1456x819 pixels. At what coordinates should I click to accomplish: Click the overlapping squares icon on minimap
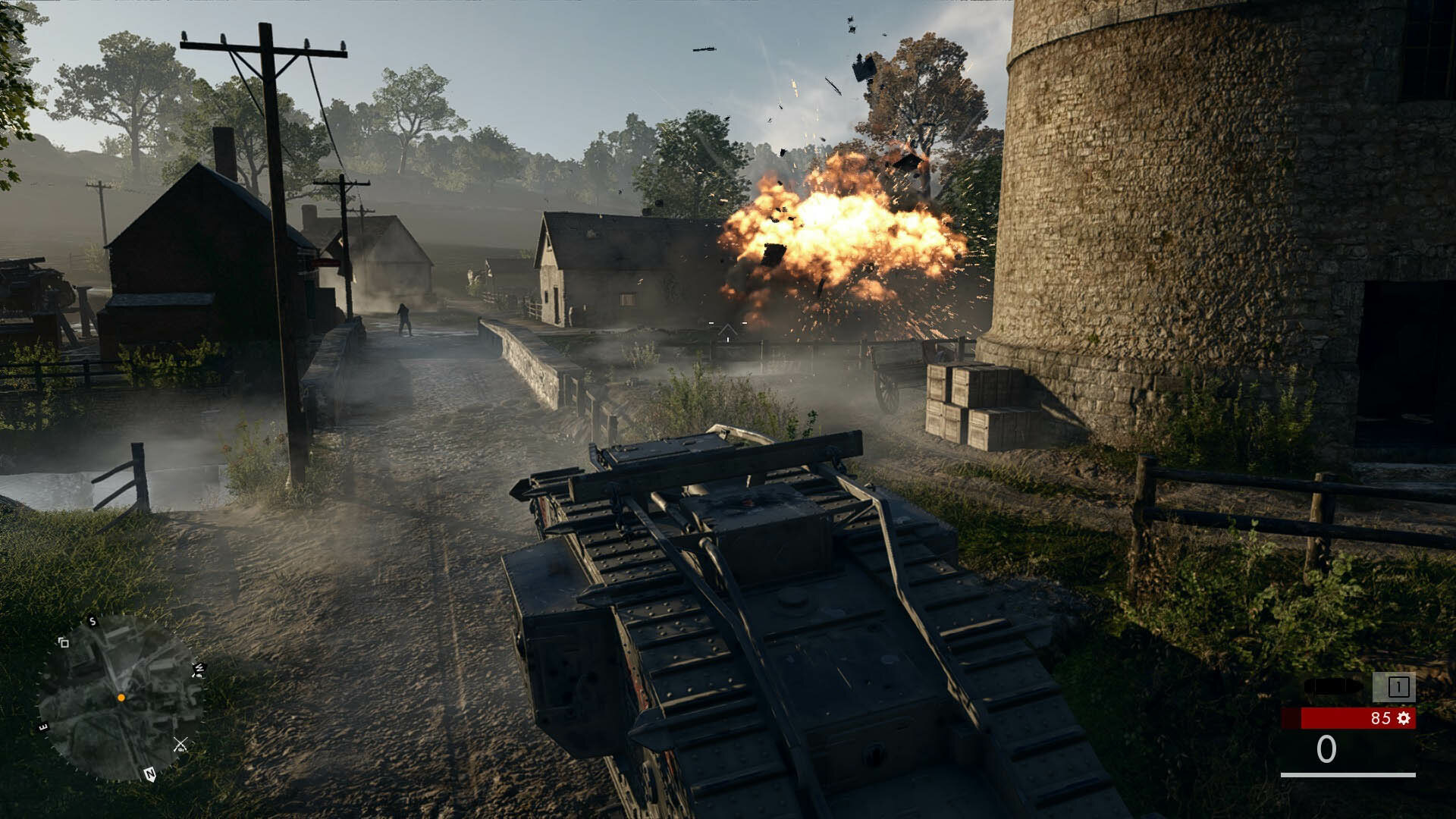64,643
